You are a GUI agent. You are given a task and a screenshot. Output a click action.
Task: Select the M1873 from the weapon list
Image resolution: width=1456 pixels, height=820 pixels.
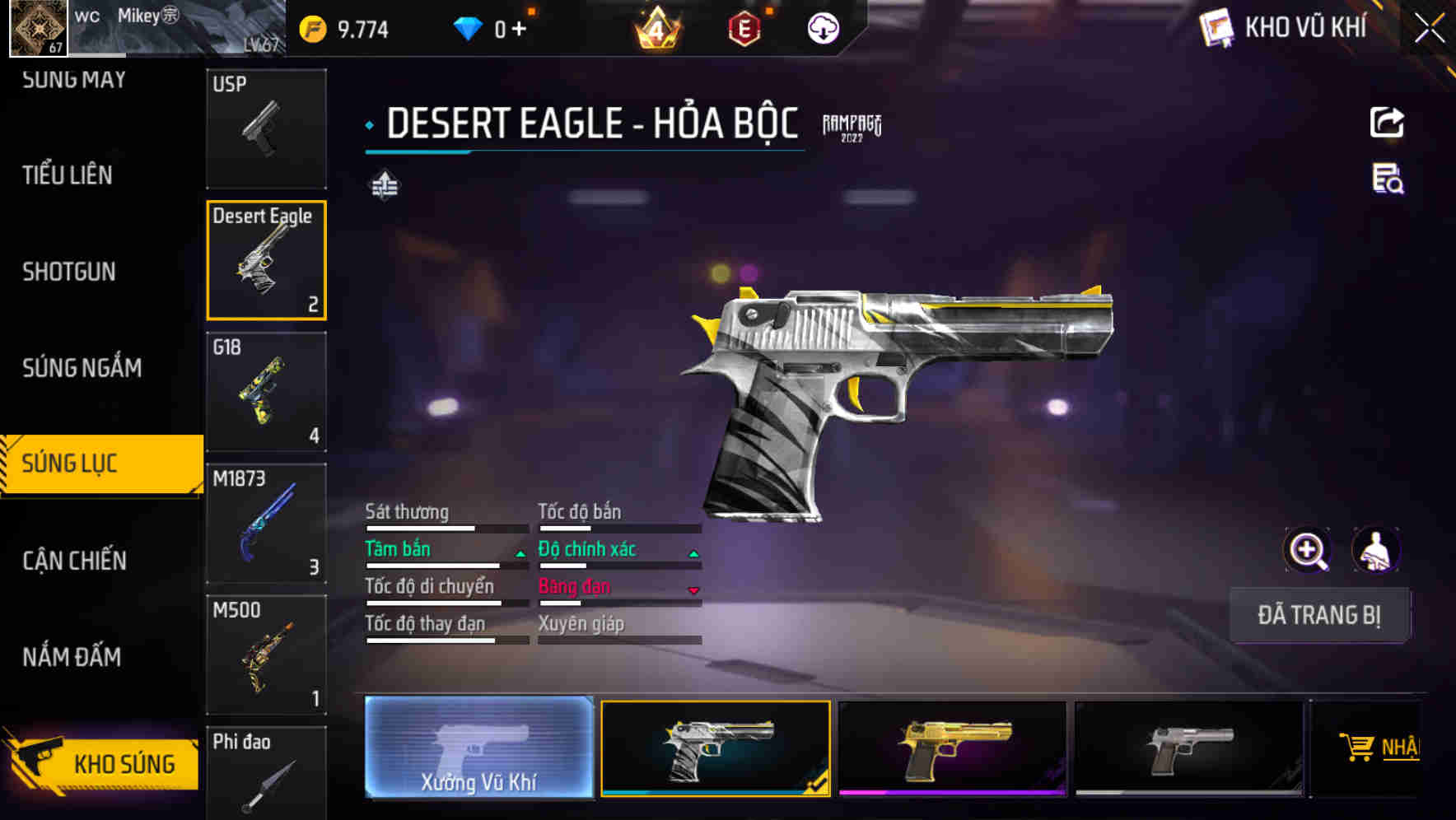266,523
